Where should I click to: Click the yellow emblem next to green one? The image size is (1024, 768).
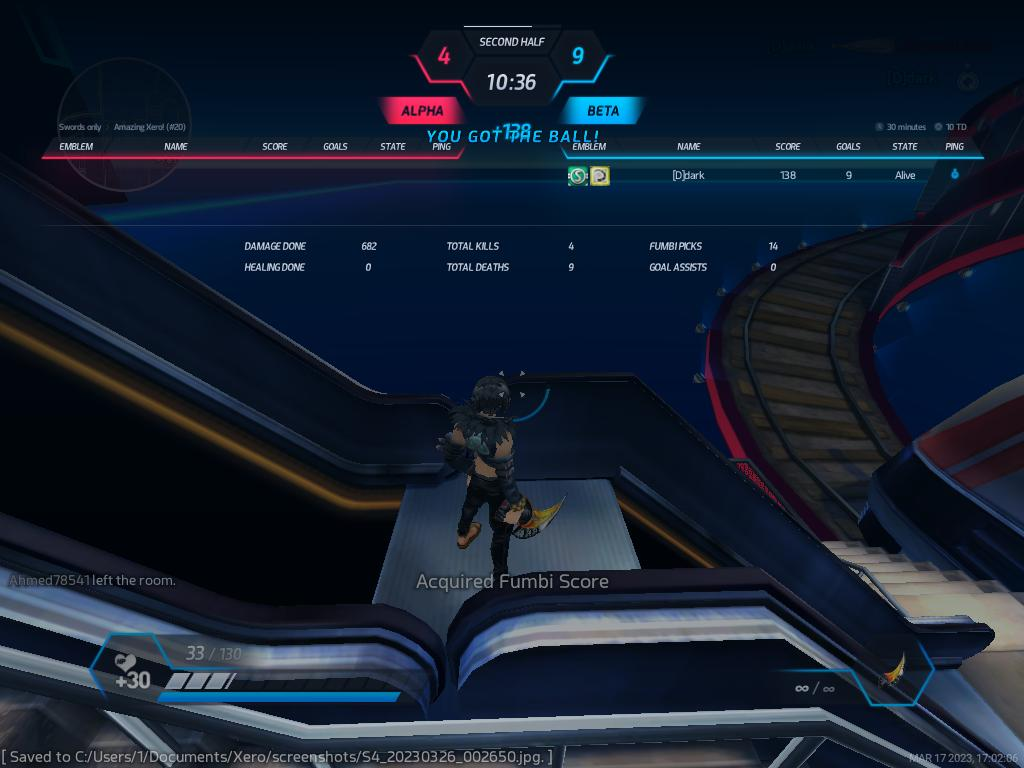click(x=600, y=176)
